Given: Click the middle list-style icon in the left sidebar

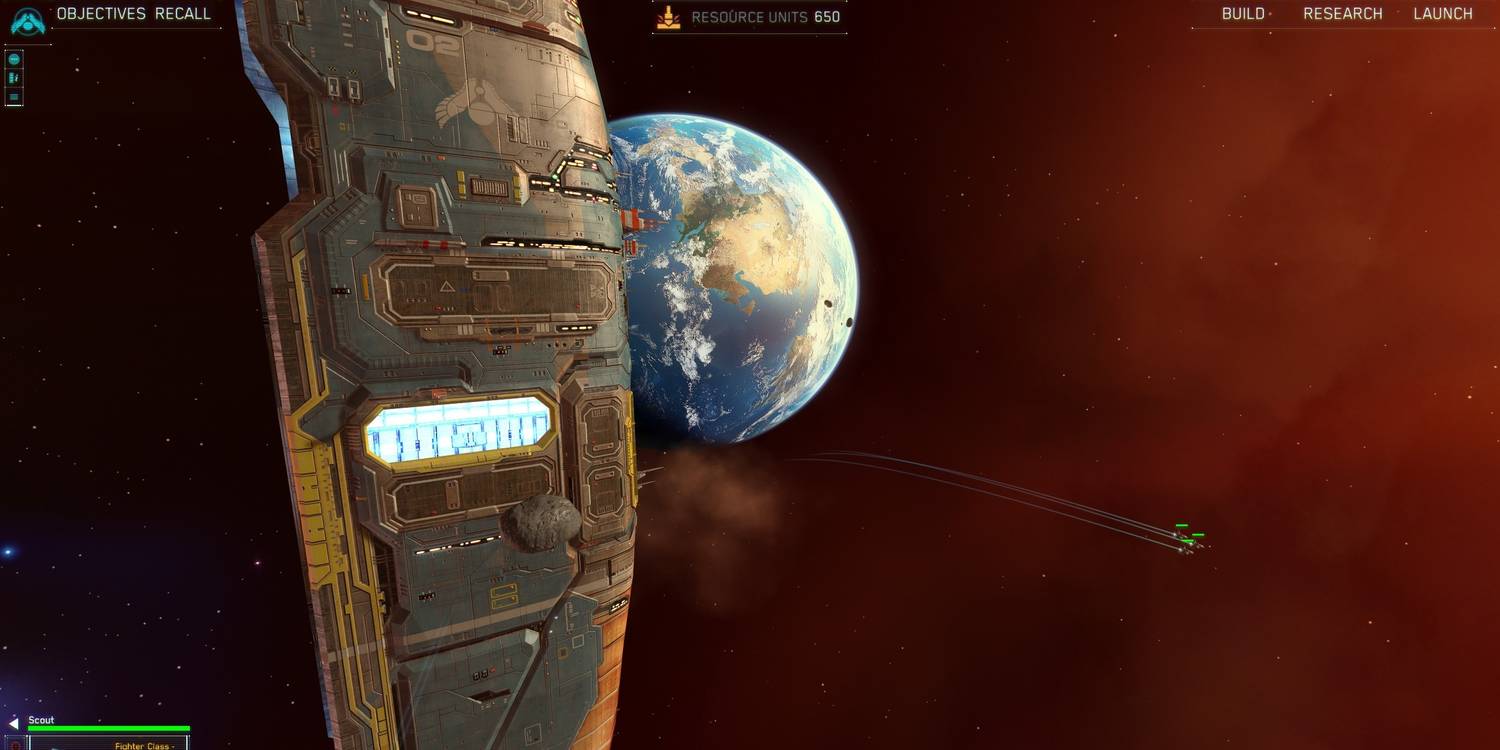Looking at the screenshot, I should pos(13,76).
